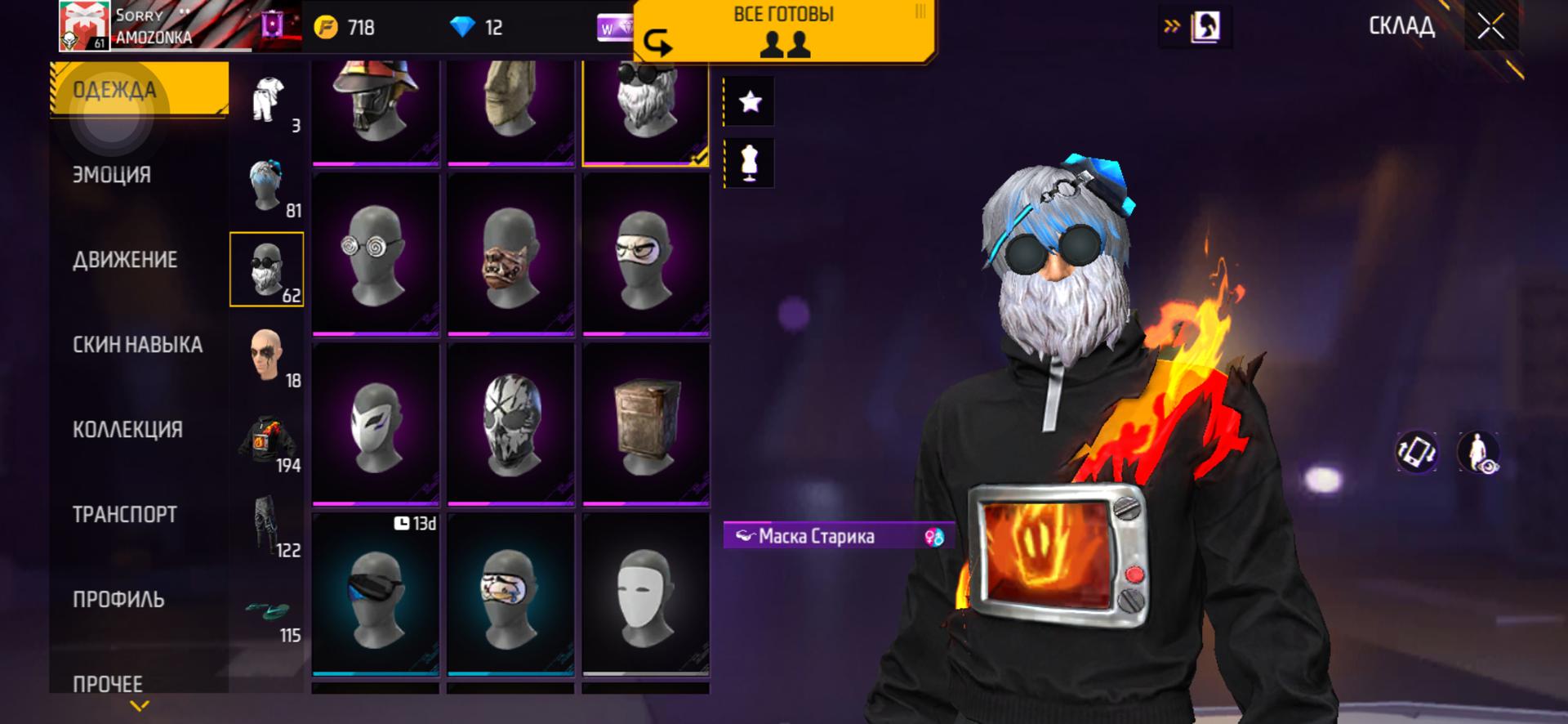This screenshot has width=1568, height=724.
Task: Open the Скин Навыка section
Action: pyautogui.click(x=137, y=345)
